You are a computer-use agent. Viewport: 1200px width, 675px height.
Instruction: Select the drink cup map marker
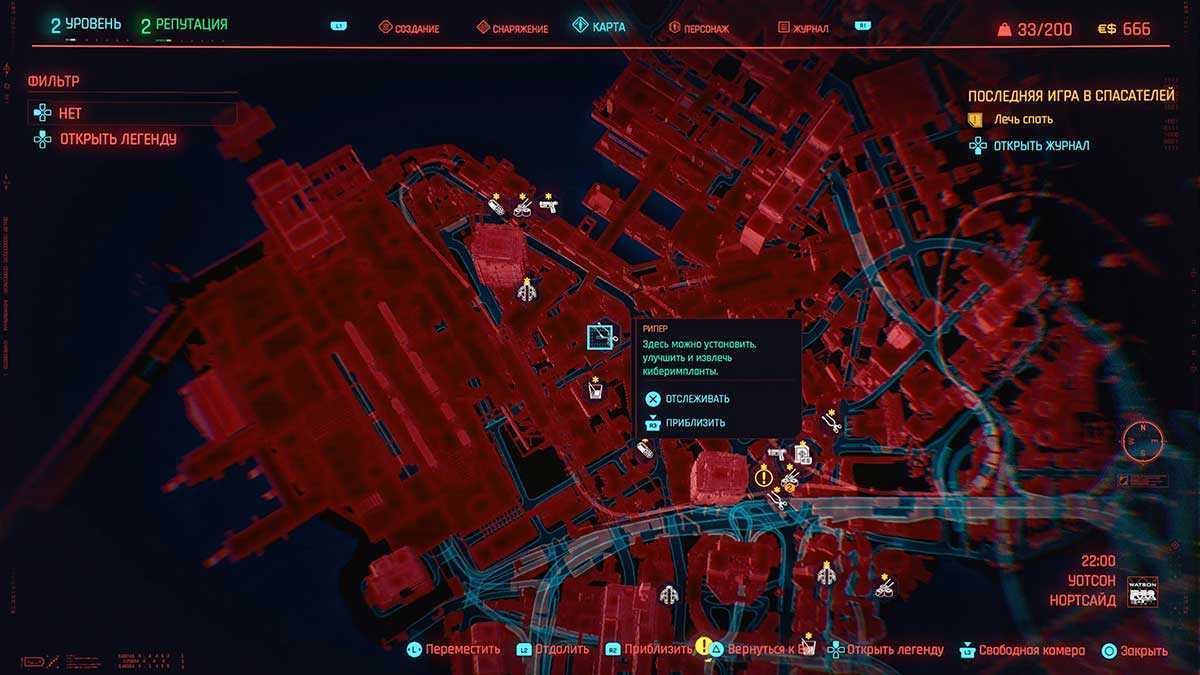(x=595, y=393)
